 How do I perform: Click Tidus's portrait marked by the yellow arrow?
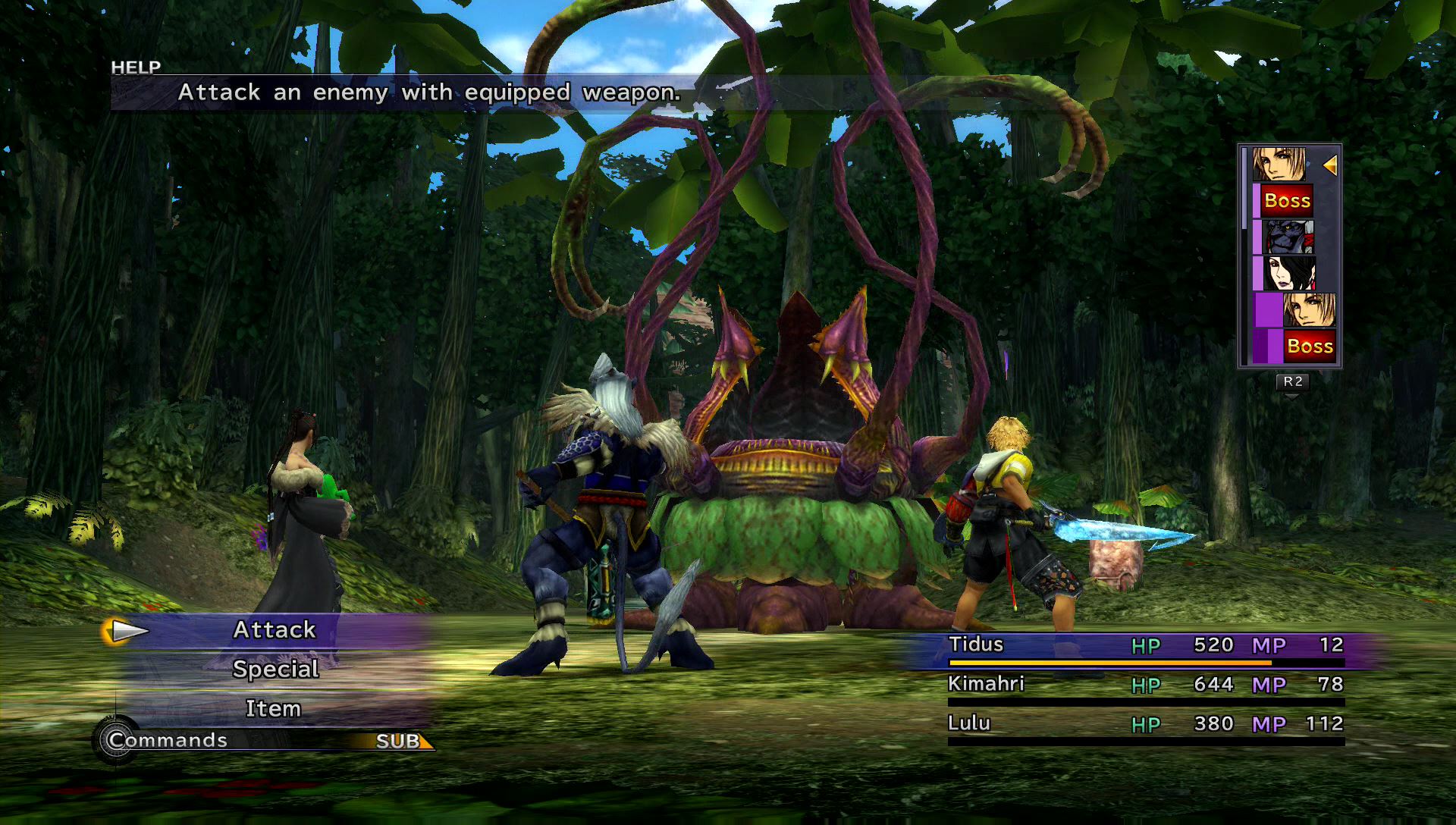[x=1279, y=165]
